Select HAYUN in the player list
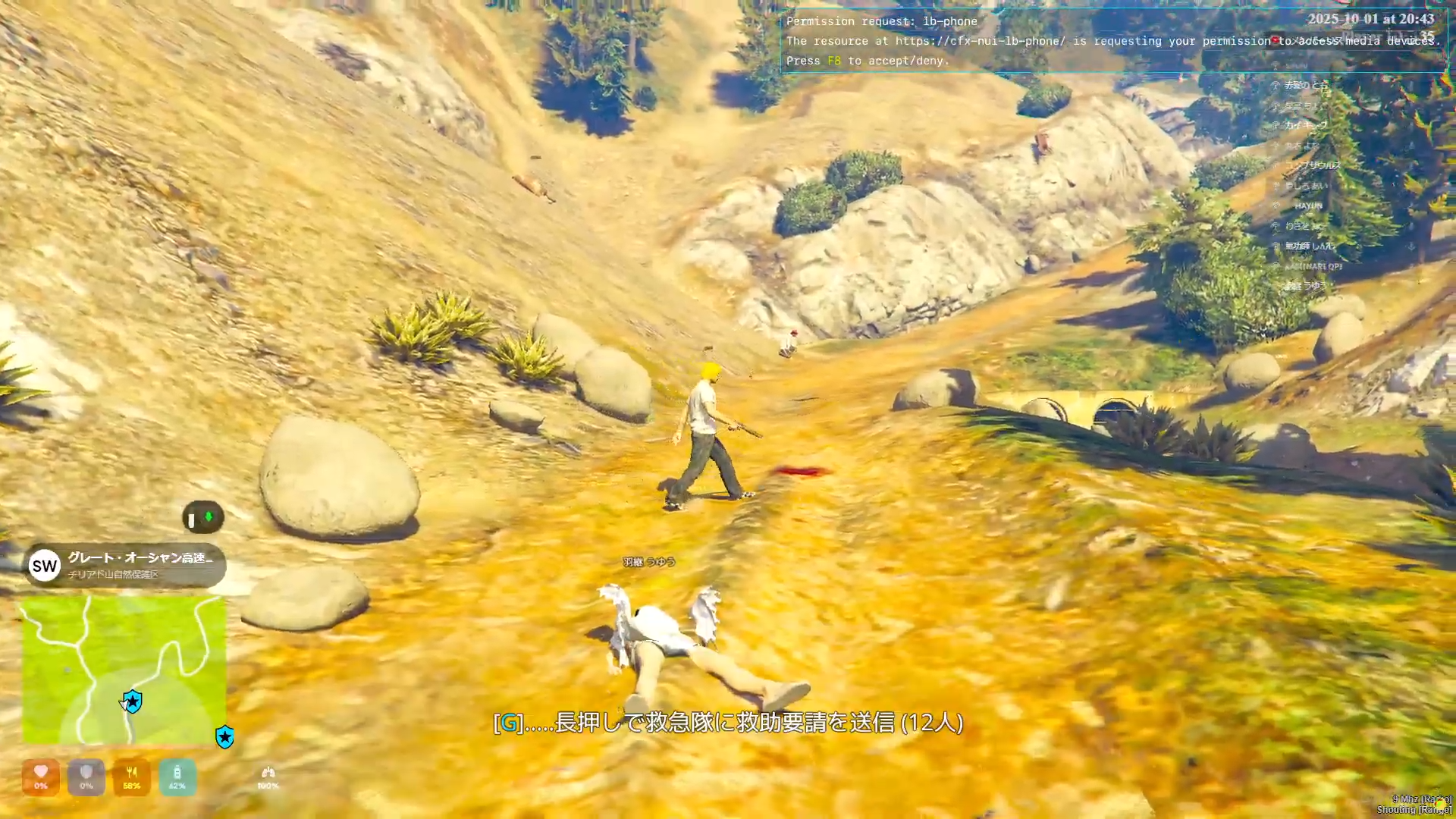The width and height of the screenshot is (1456, 819). (1308, 206)
